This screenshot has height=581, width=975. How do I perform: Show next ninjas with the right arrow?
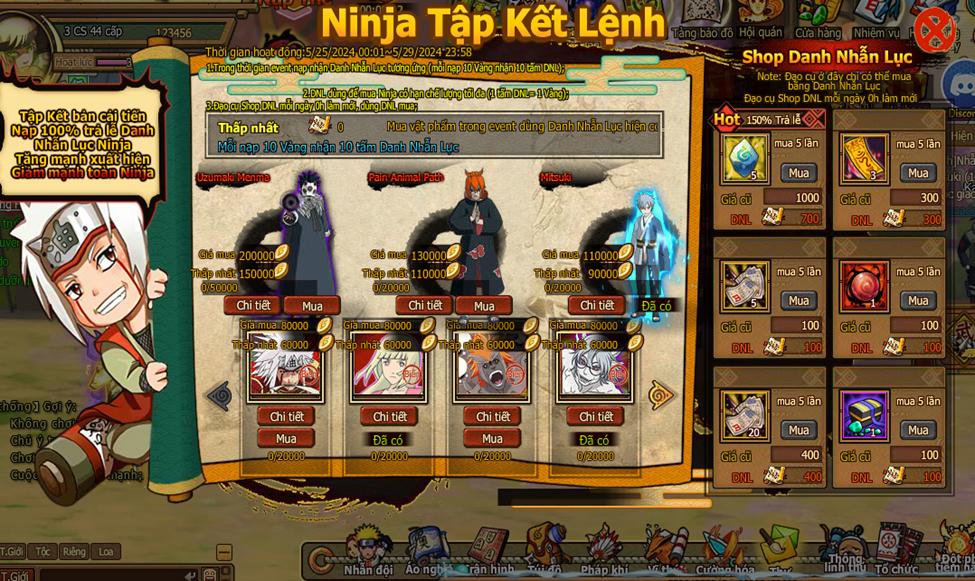click(x=661, y=395)
